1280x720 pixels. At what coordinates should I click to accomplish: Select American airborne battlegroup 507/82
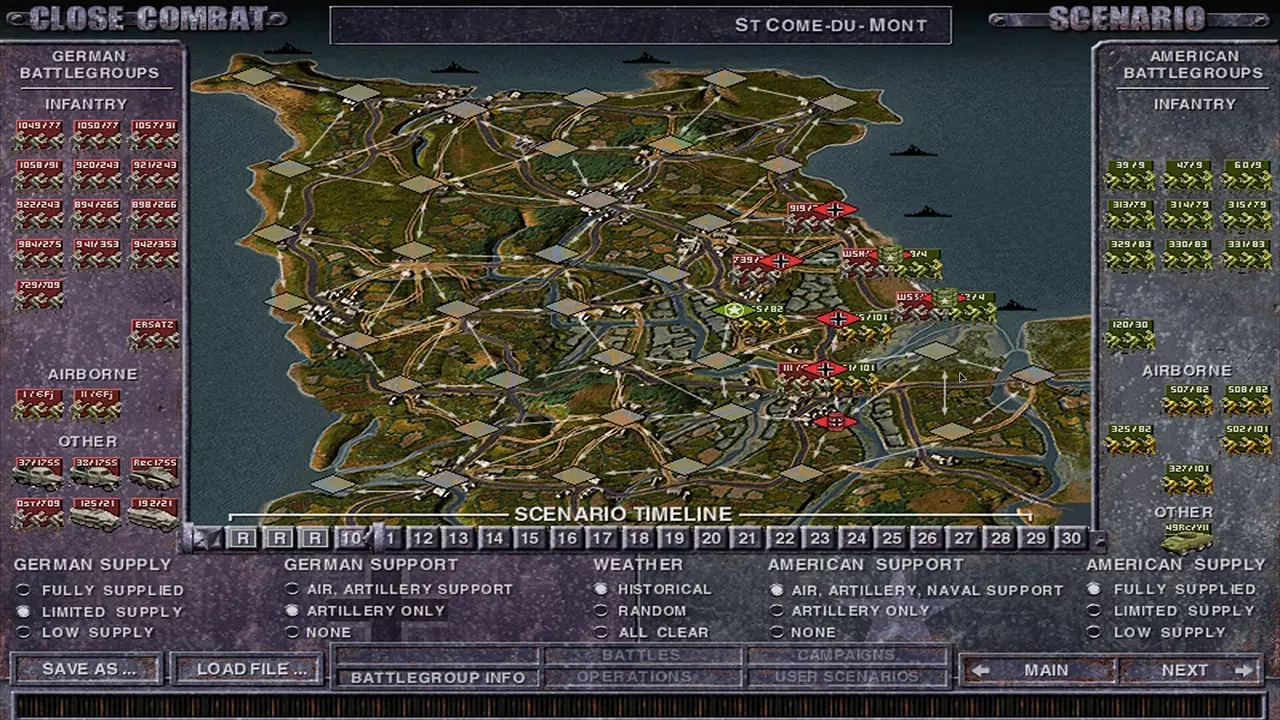point(1186,398)
